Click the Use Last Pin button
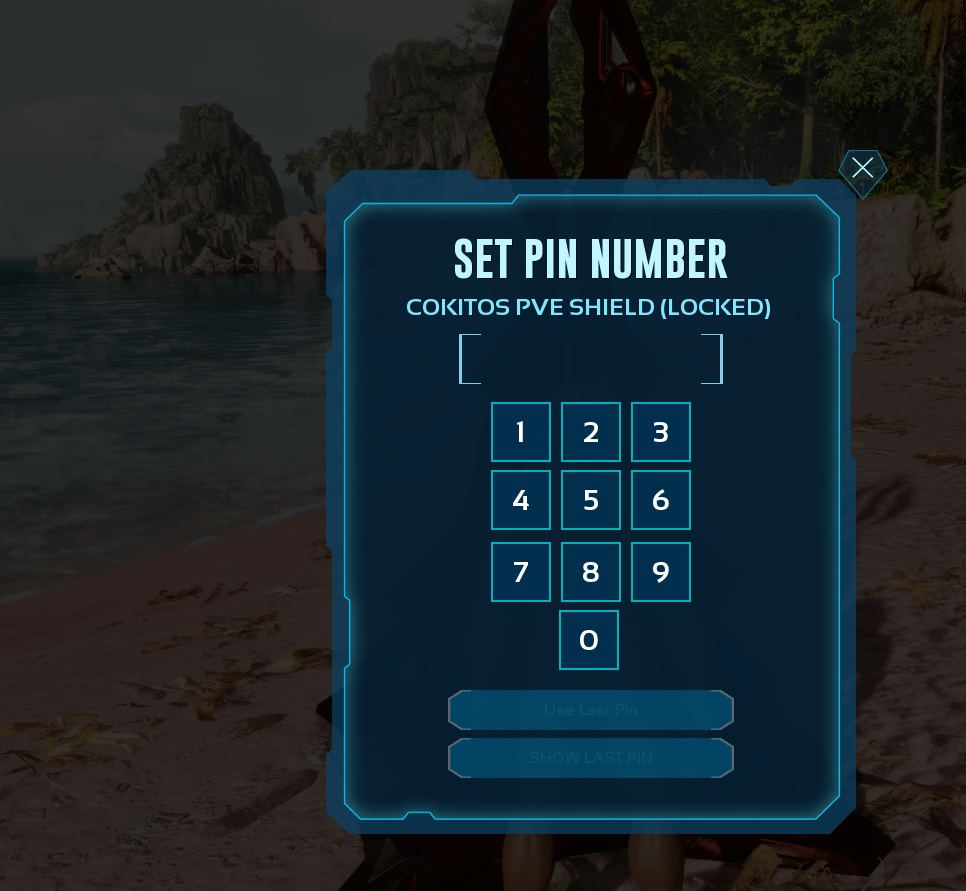The width and height of the screenshot is (966, 891). coord(591,710)
